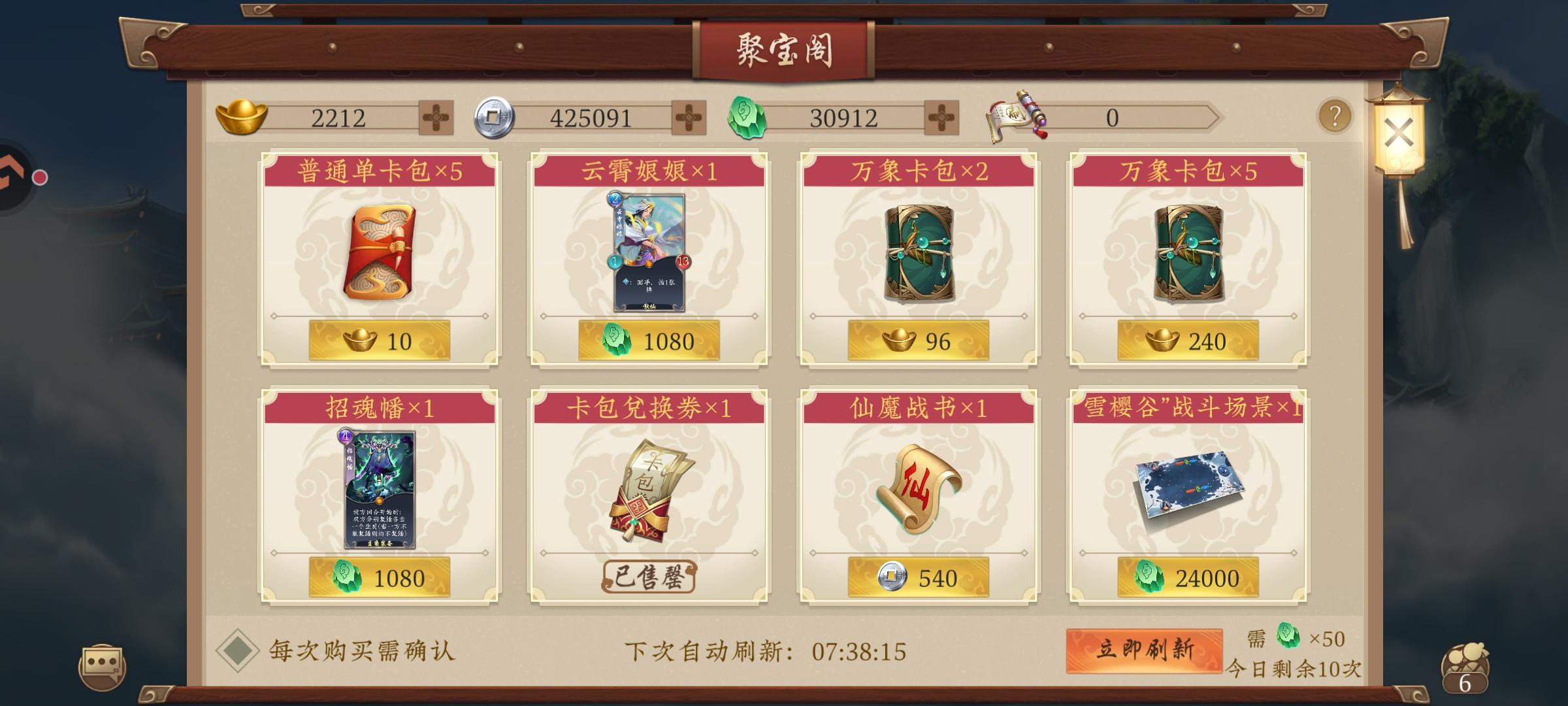The height and width of the screenshot is (706, 1568).
Task: Open the help question mark icon
Action: pyautogui.click(x=1335, y=115)
